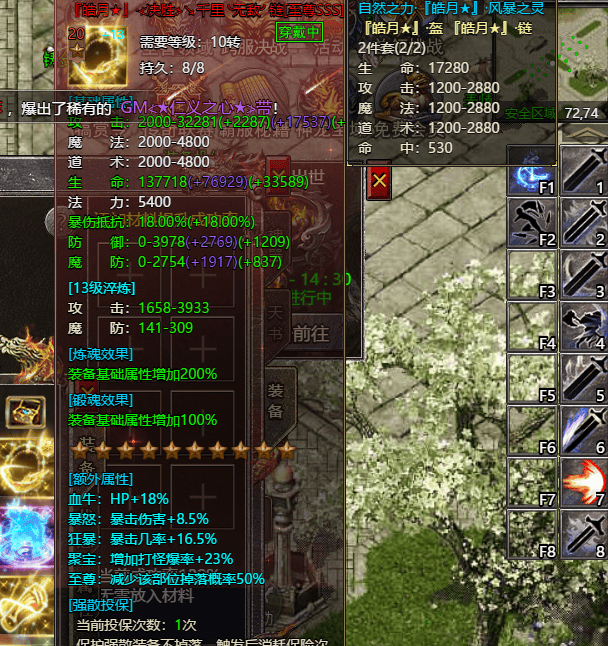The height and width of the screenshot is (646, 608).
Task: Use the dashing figure skill on F2
Action: click(x=532, y=222)
